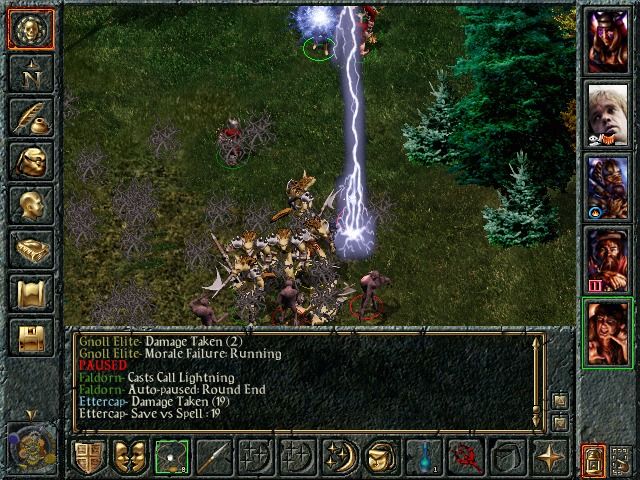Open the options icon below the scroll
Screen dimensions: 640x480
(31, 336)
